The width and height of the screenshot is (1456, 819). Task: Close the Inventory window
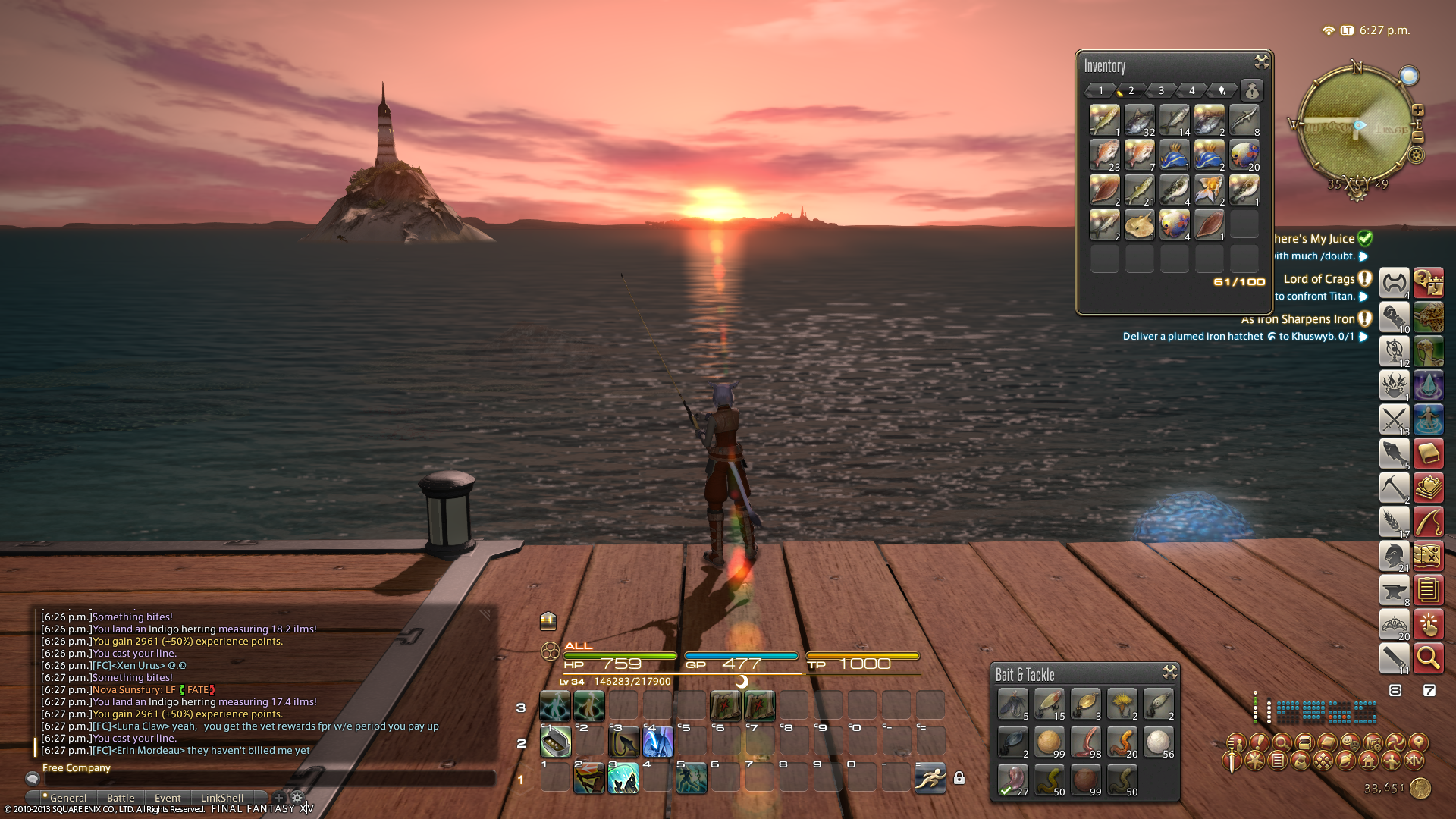pyautogui.click(x=1261, y=61)
